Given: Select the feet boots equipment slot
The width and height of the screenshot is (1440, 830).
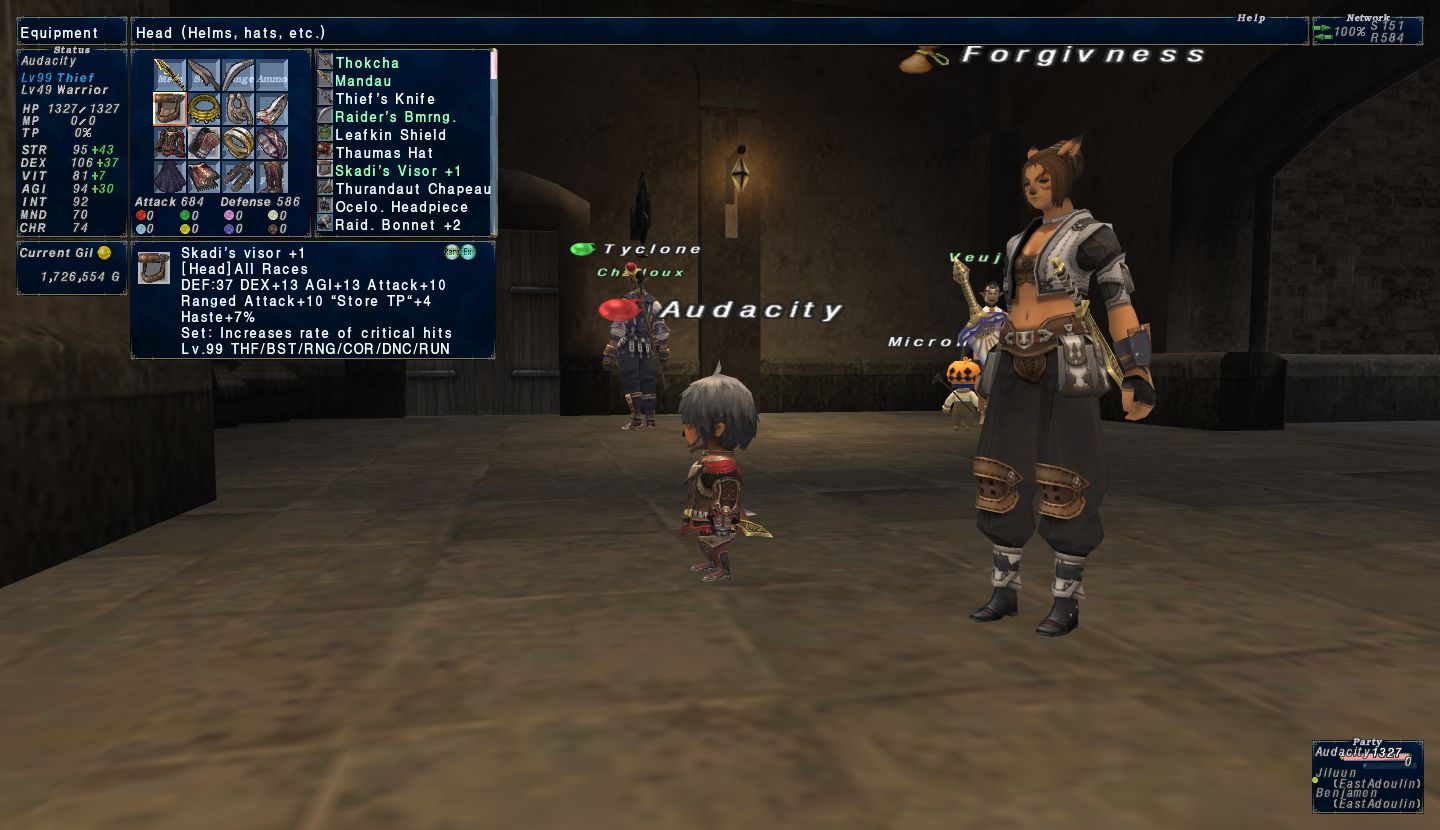Looking at the screenshot, I should [272, 177].
